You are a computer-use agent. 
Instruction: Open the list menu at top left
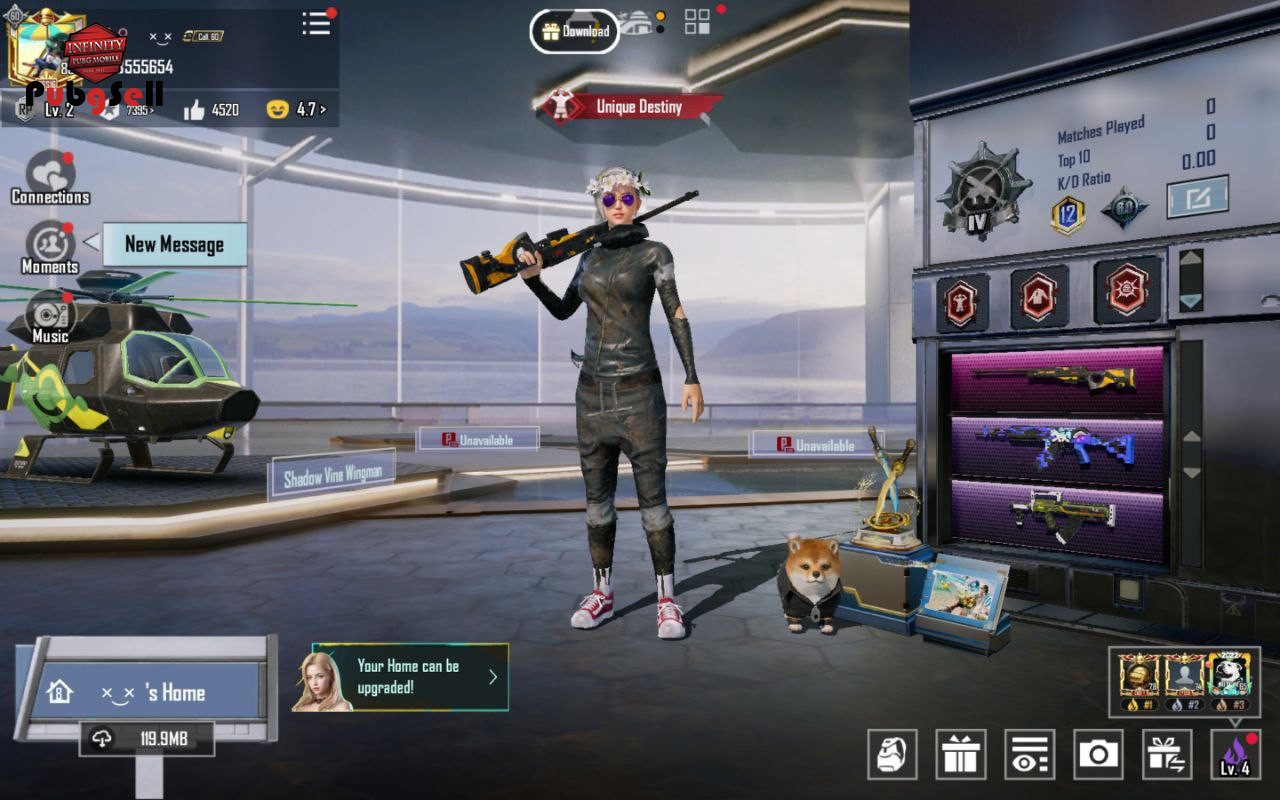316,24
